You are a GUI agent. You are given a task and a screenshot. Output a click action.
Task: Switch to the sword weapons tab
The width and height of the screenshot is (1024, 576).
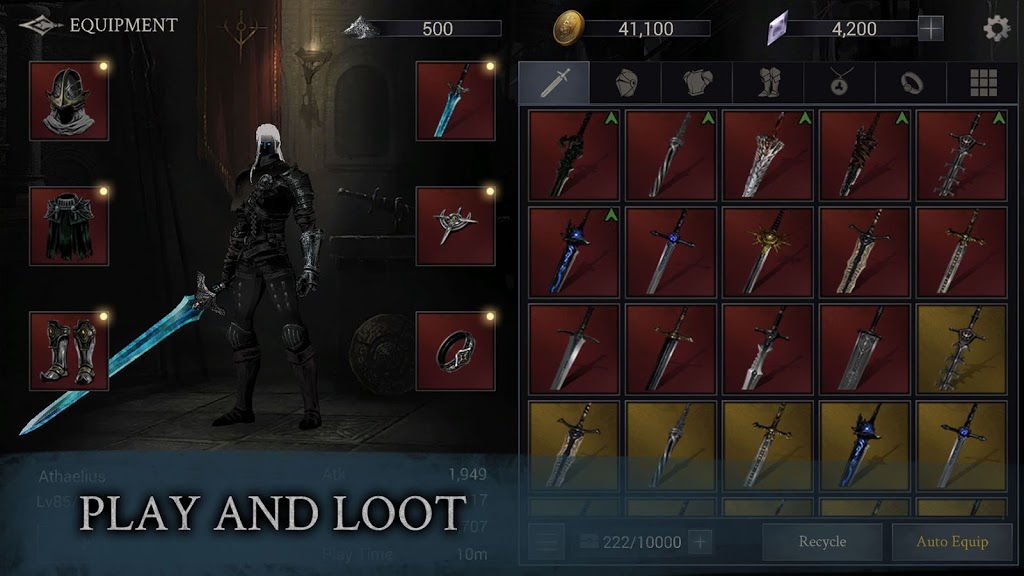coord(554,83)
